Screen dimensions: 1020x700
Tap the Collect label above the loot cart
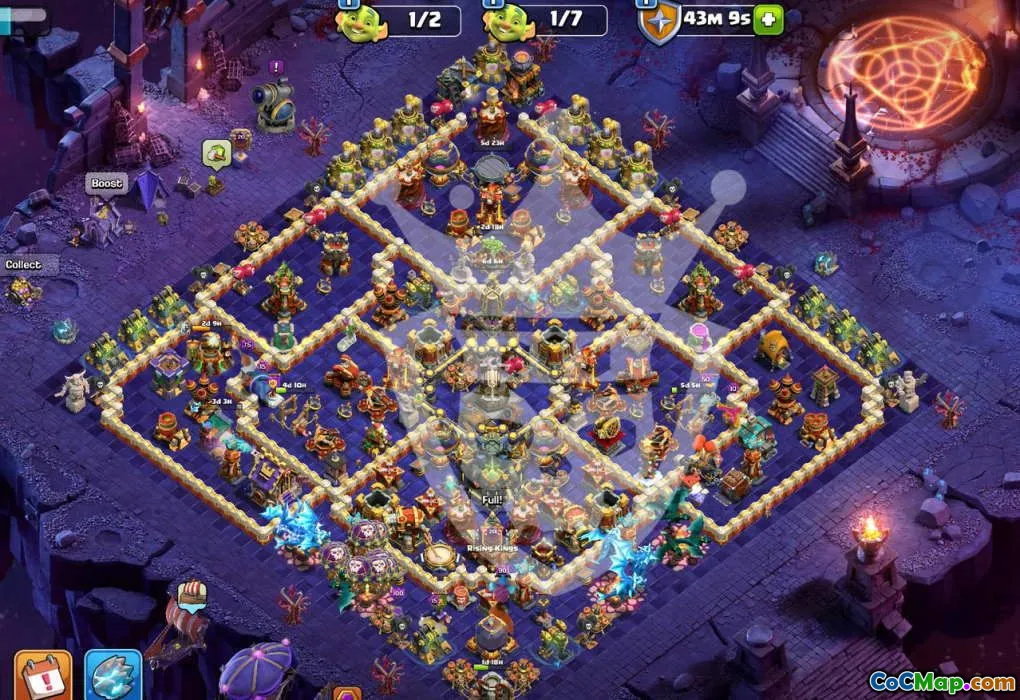(x=23, y=265)
